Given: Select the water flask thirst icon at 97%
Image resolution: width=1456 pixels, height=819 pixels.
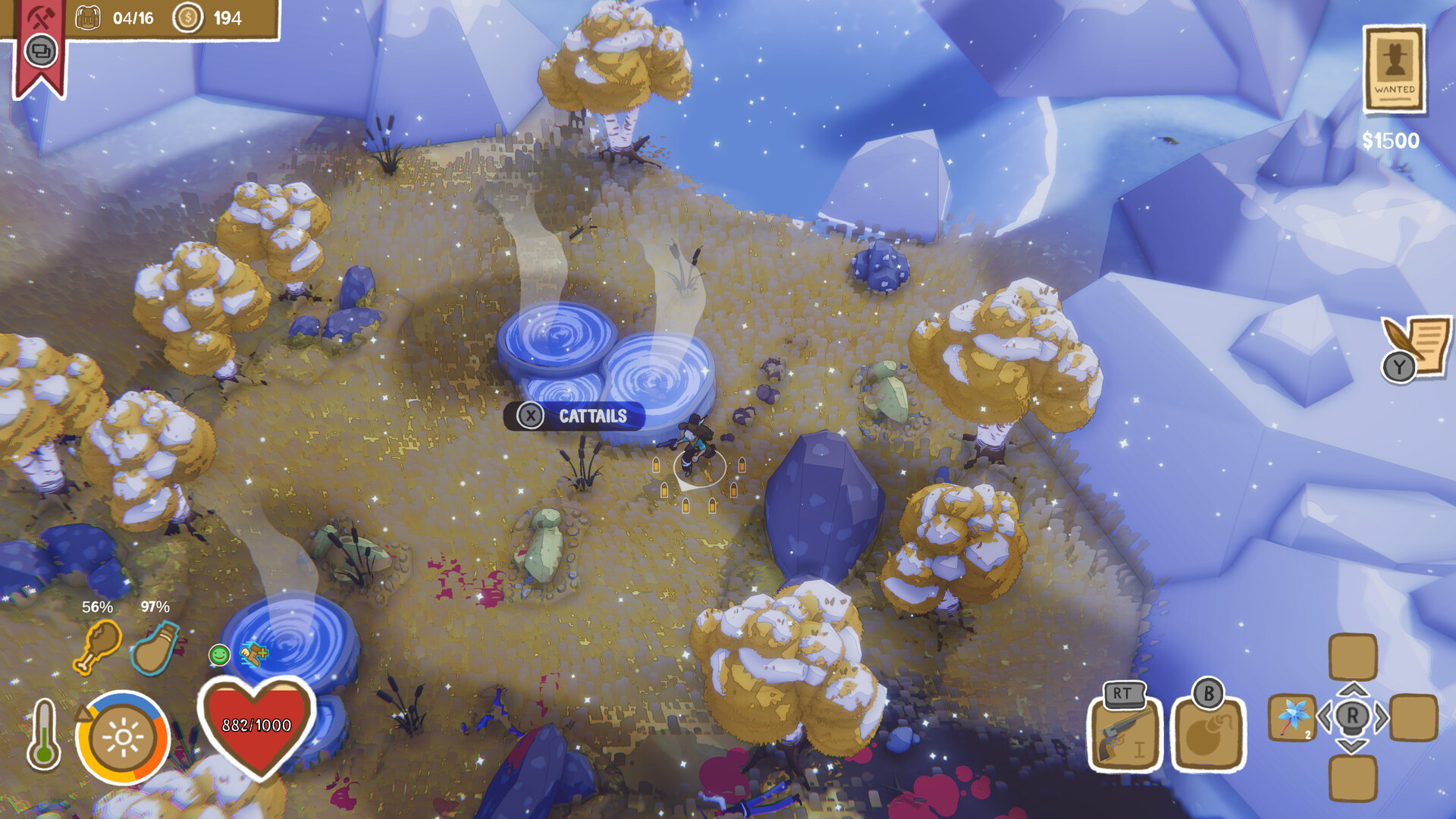Looking at the screenshot, I should click(155, 648).
